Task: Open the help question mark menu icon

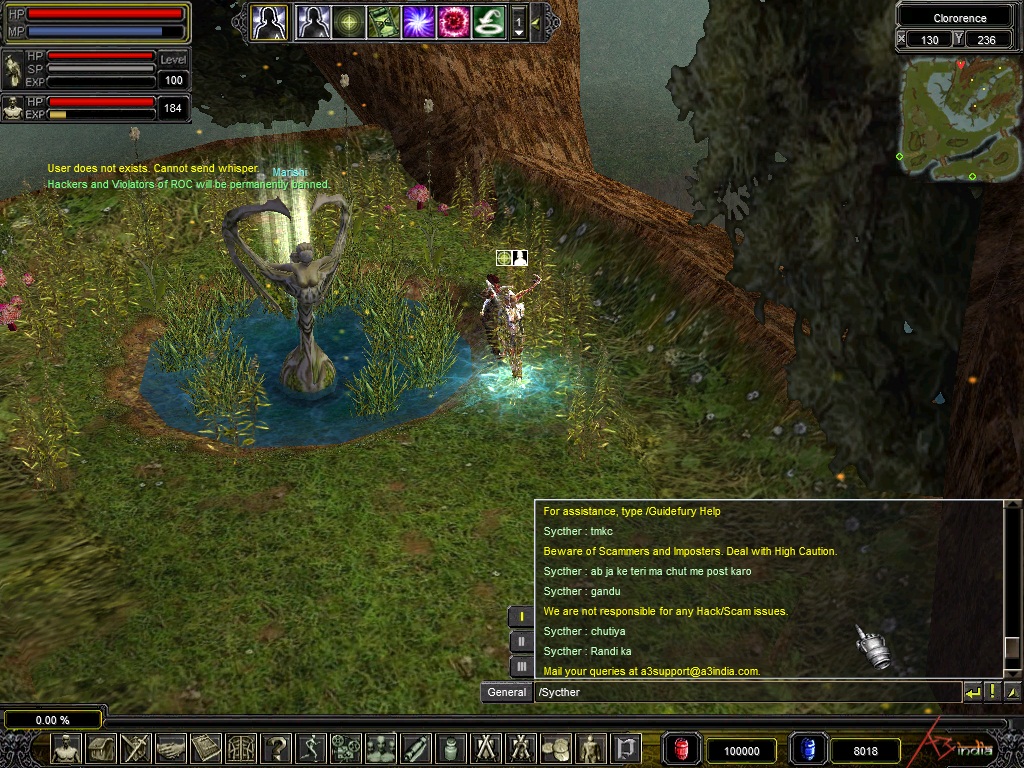Action: pyautogui.click(x=277, y=748)
